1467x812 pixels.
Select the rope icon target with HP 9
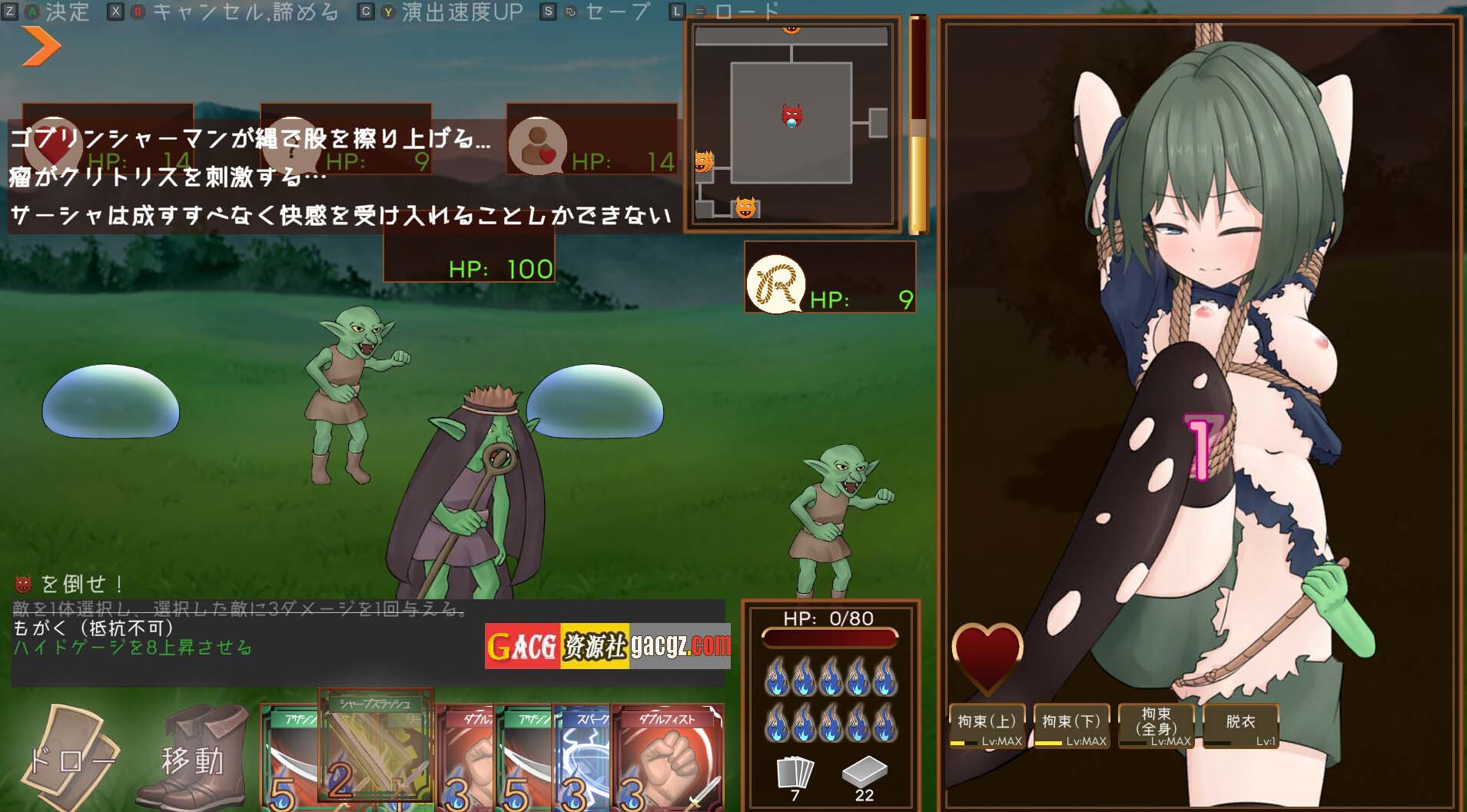776,284
